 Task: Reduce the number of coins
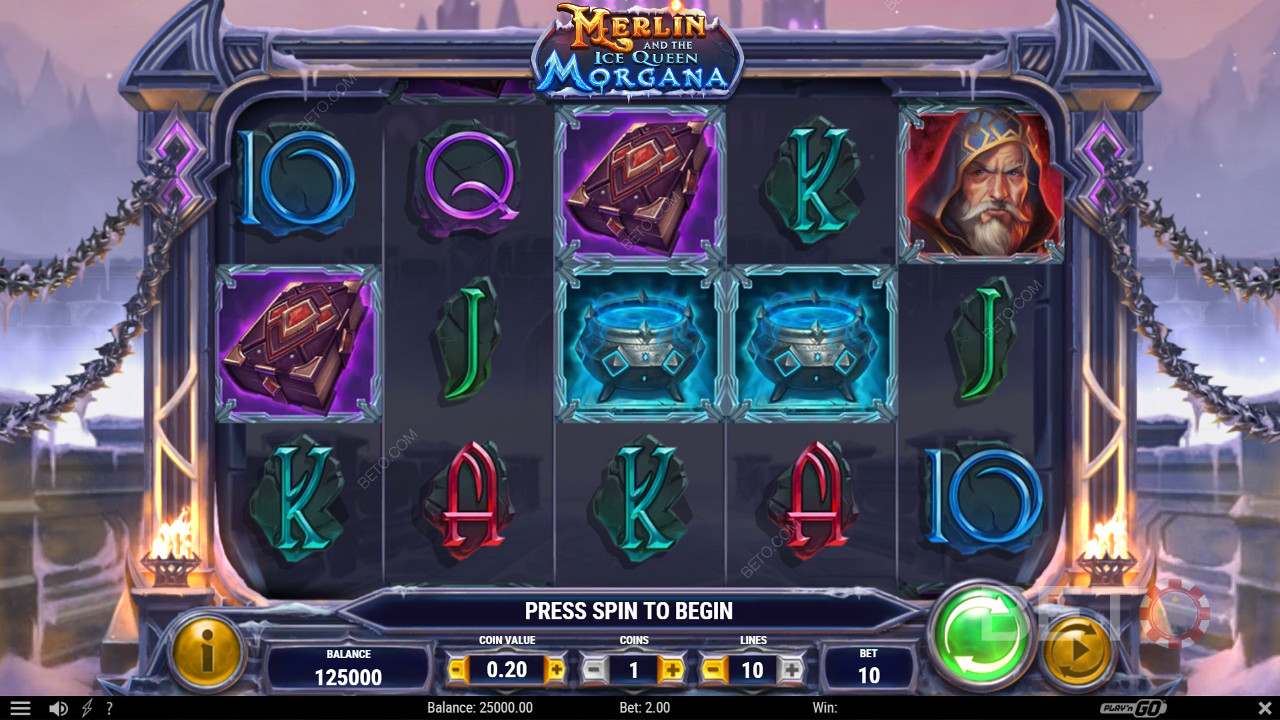pyautogui.click(x=593, y=669)
